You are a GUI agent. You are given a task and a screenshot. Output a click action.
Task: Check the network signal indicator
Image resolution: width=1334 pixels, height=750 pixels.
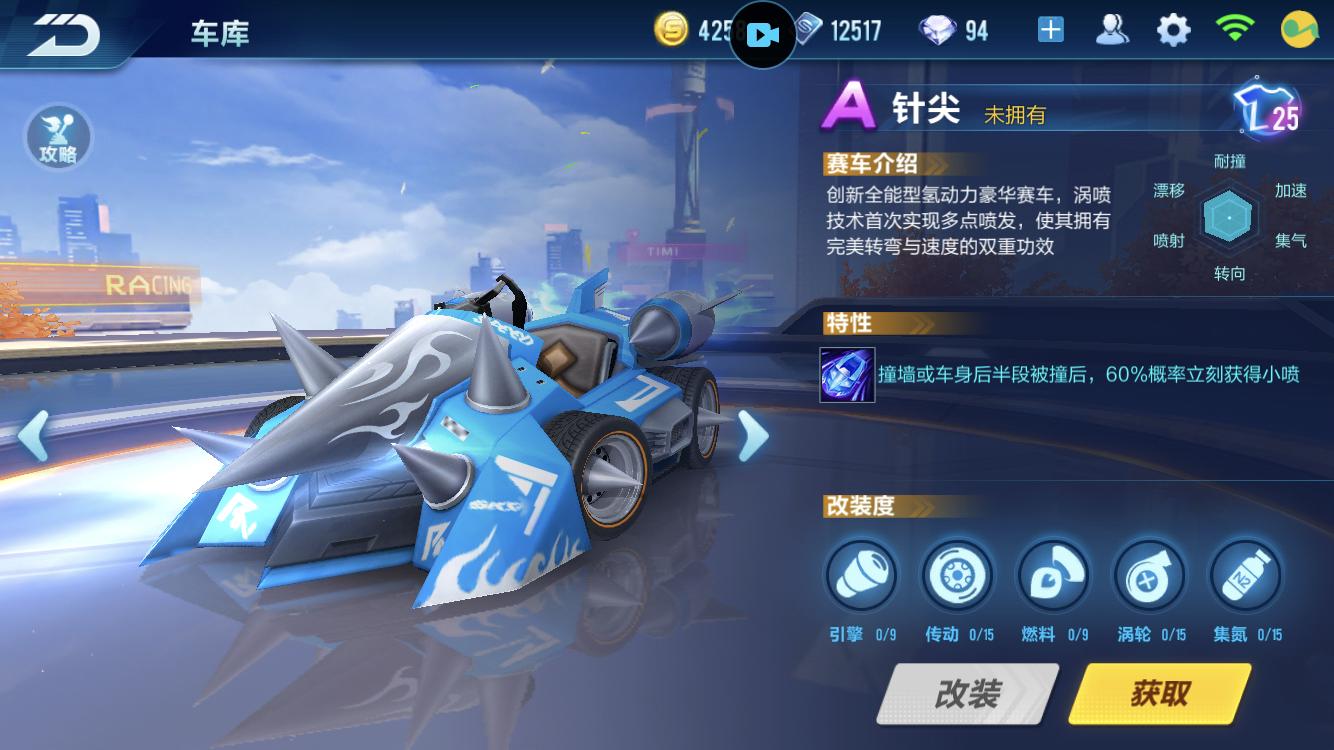pyautogui.click(x=1237, y=30)
